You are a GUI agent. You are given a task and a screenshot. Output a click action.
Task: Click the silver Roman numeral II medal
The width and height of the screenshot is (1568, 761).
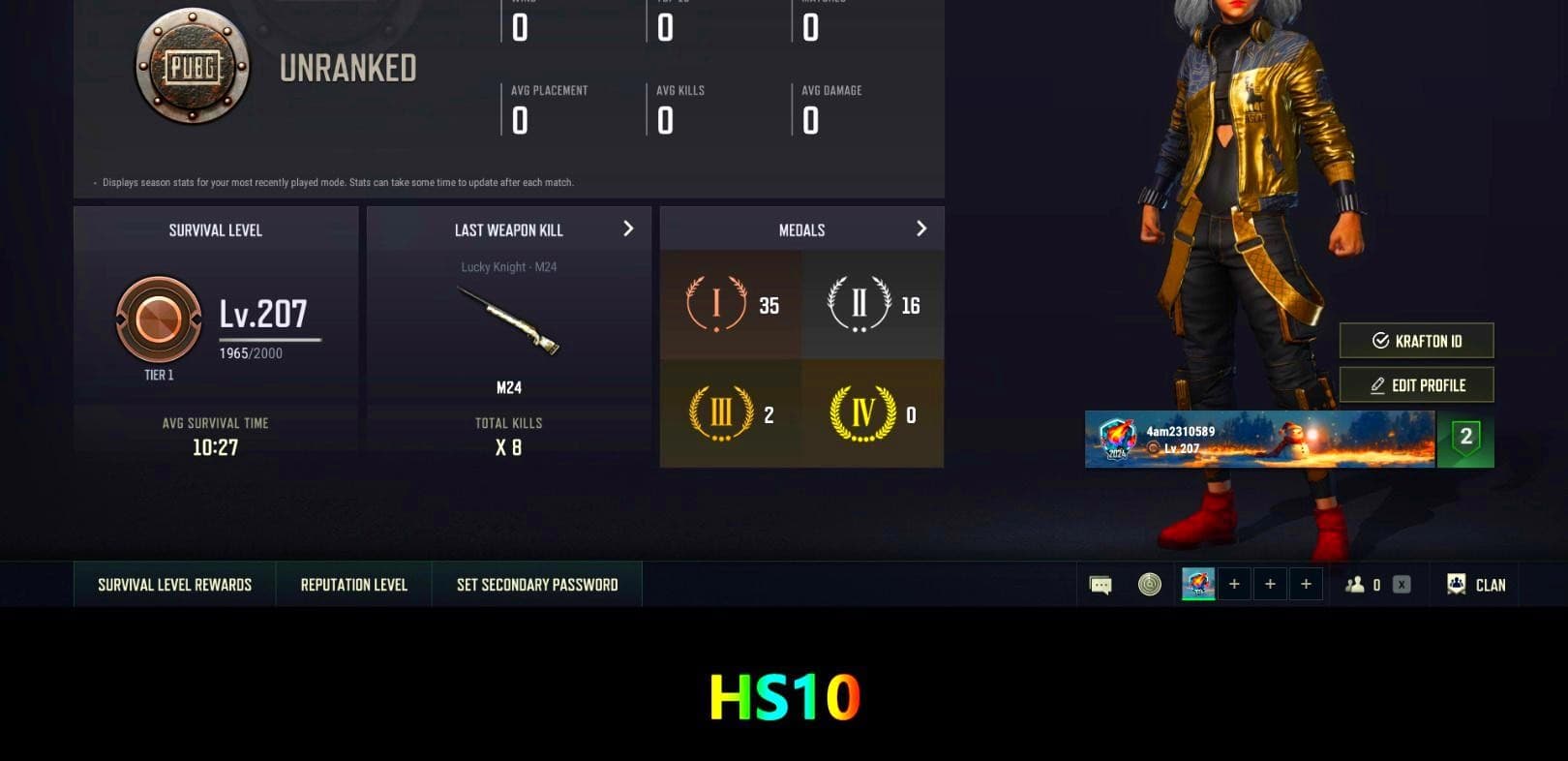(856, 303)
